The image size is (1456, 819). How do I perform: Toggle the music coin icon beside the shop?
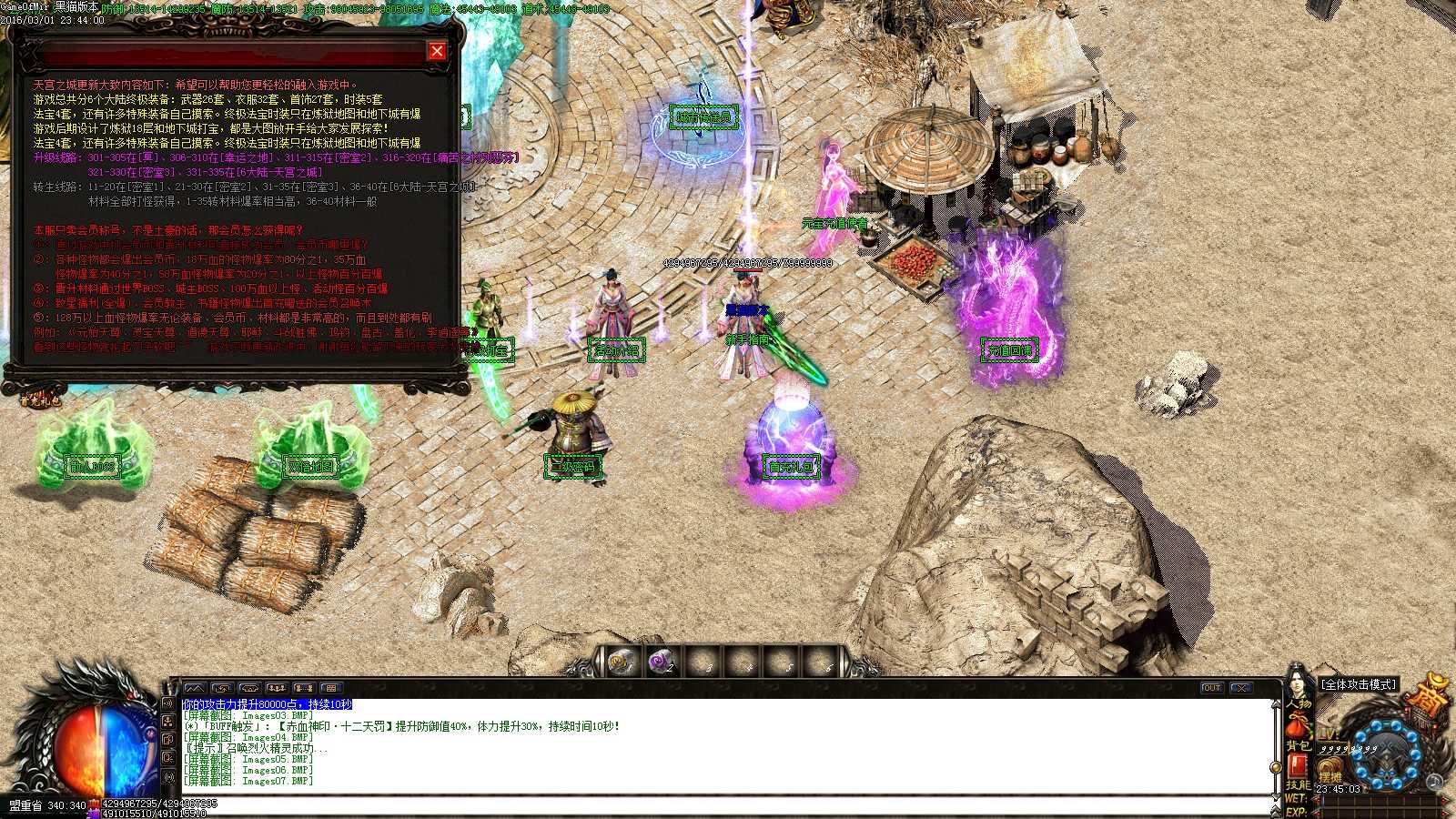(x=1434, y=782)
